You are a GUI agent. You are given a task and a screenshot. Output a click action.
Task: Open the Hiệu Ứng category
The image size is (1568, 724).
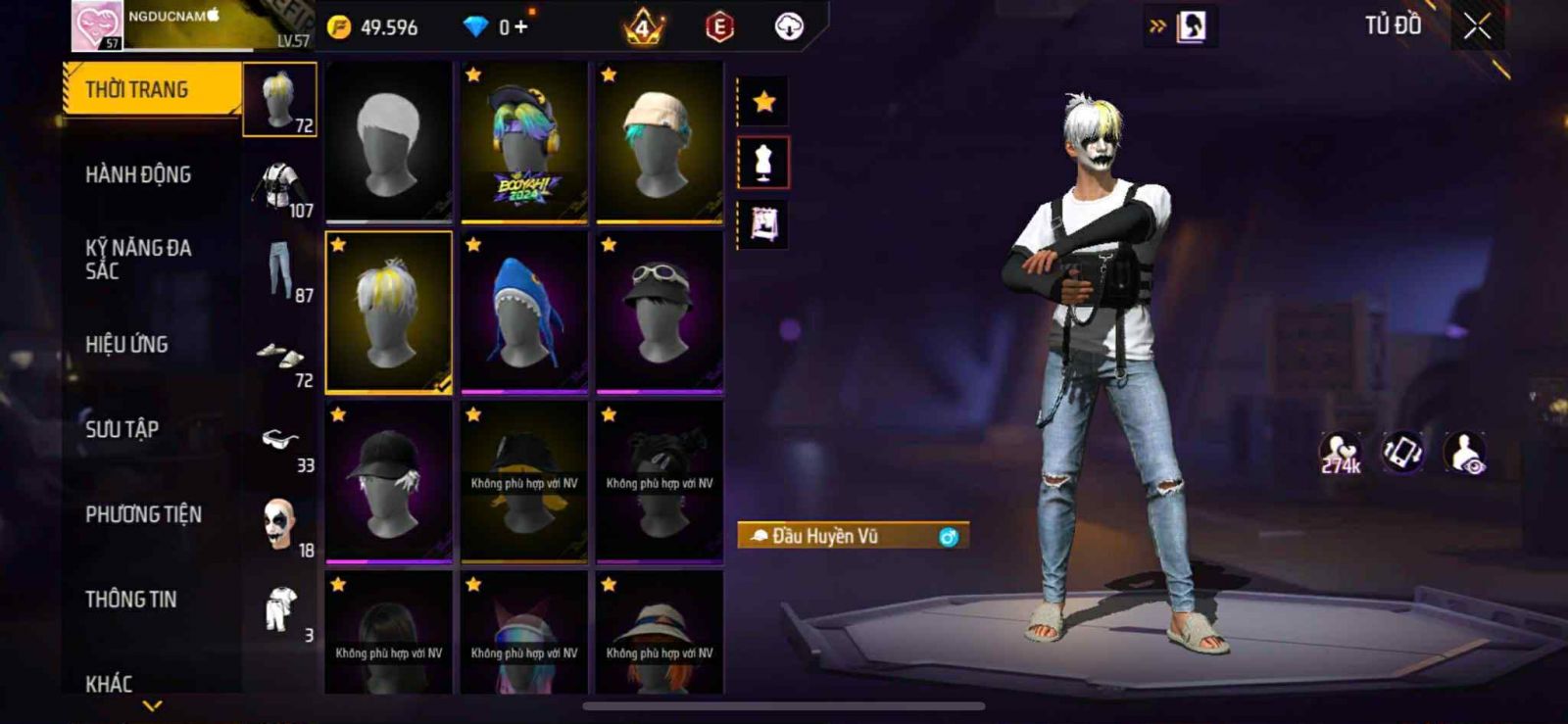[x=126, y=345]
